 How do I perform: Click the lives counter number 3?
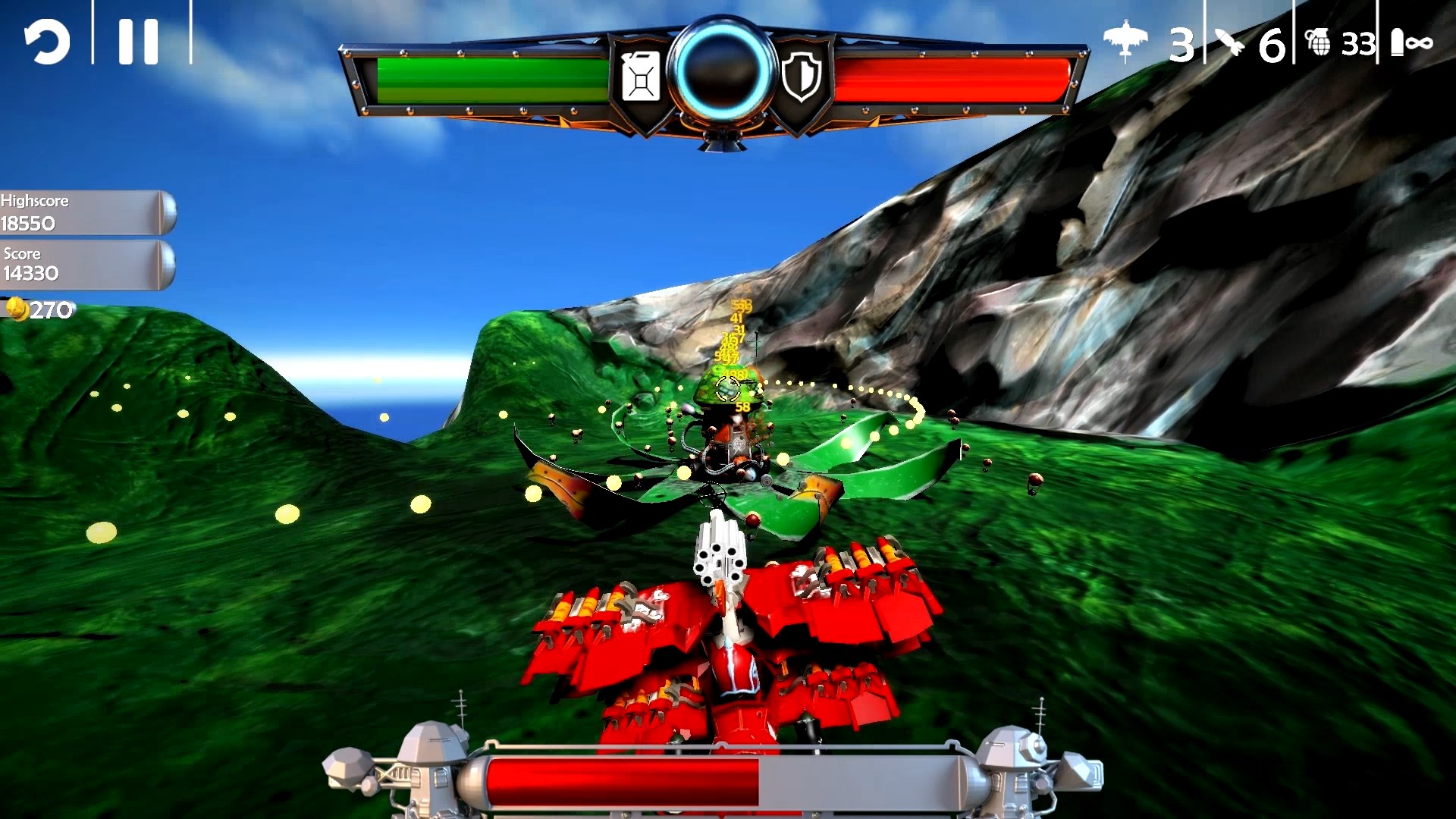coord(1181,45)
